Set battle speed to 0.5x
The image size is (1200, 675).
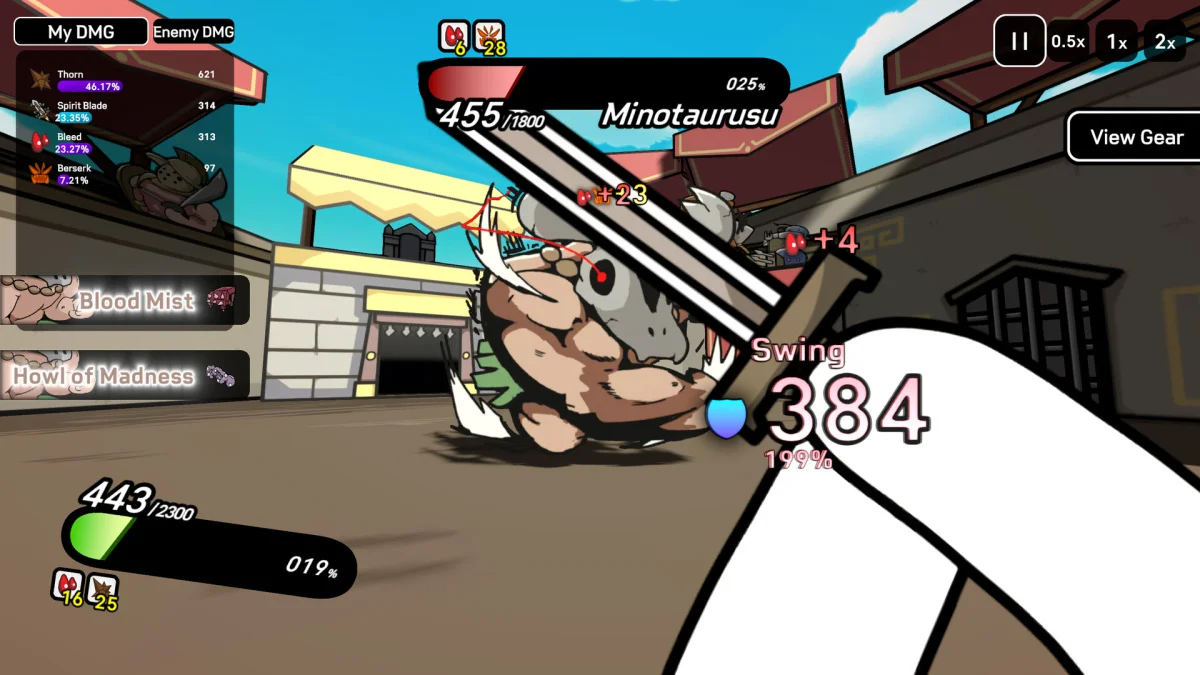(1068, 42)
